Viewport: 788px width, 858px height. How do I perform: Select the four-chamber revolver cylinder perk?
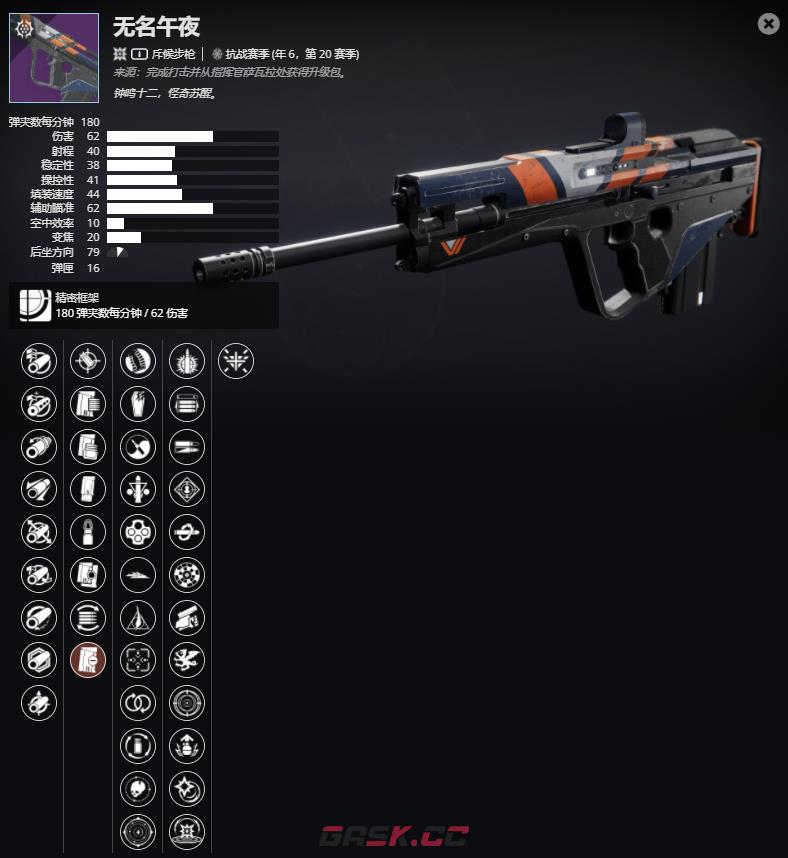[x=138, y=531]
